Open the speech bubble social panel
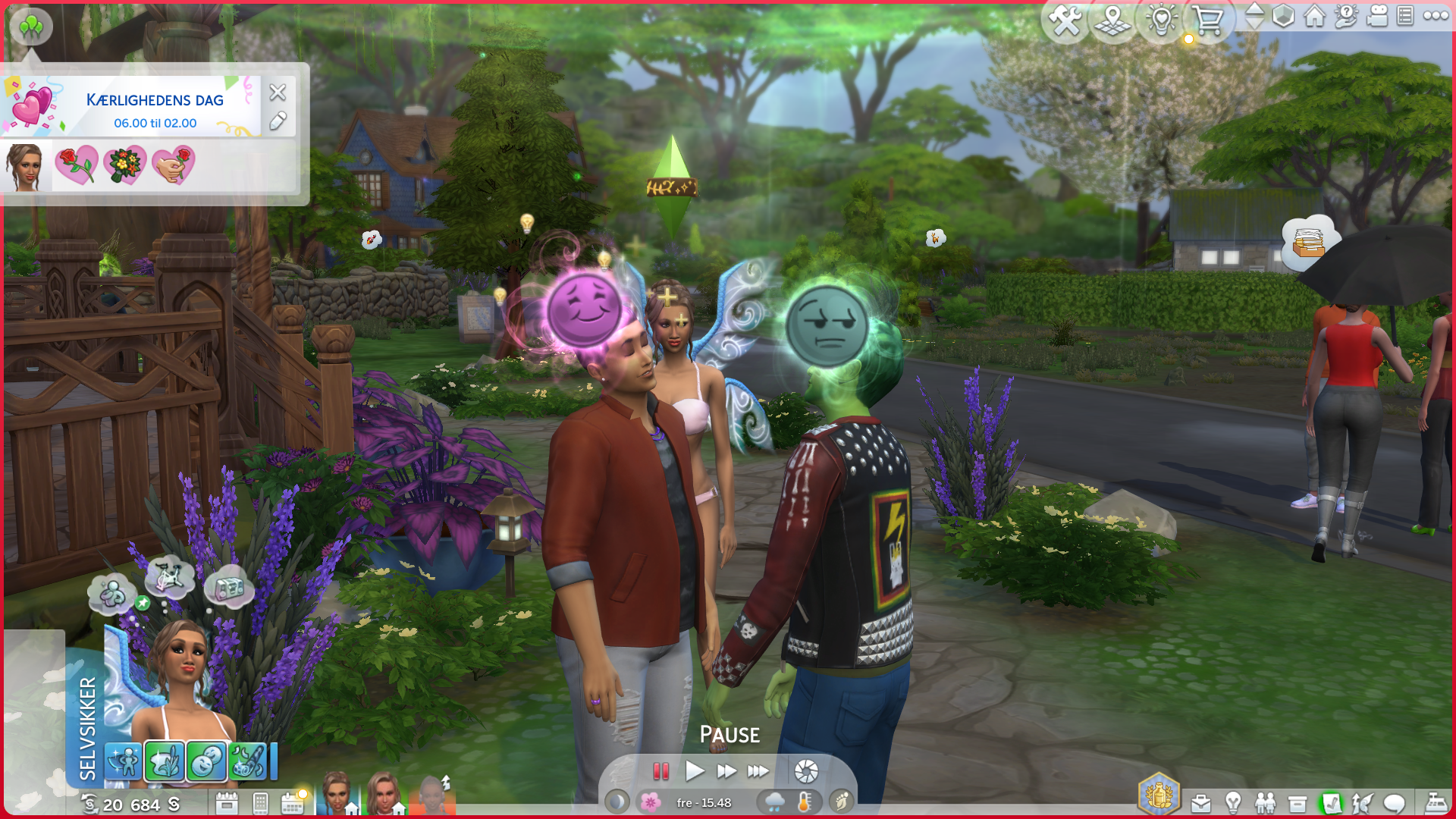Screen dimensions: 1456x819 point(1394,803)
